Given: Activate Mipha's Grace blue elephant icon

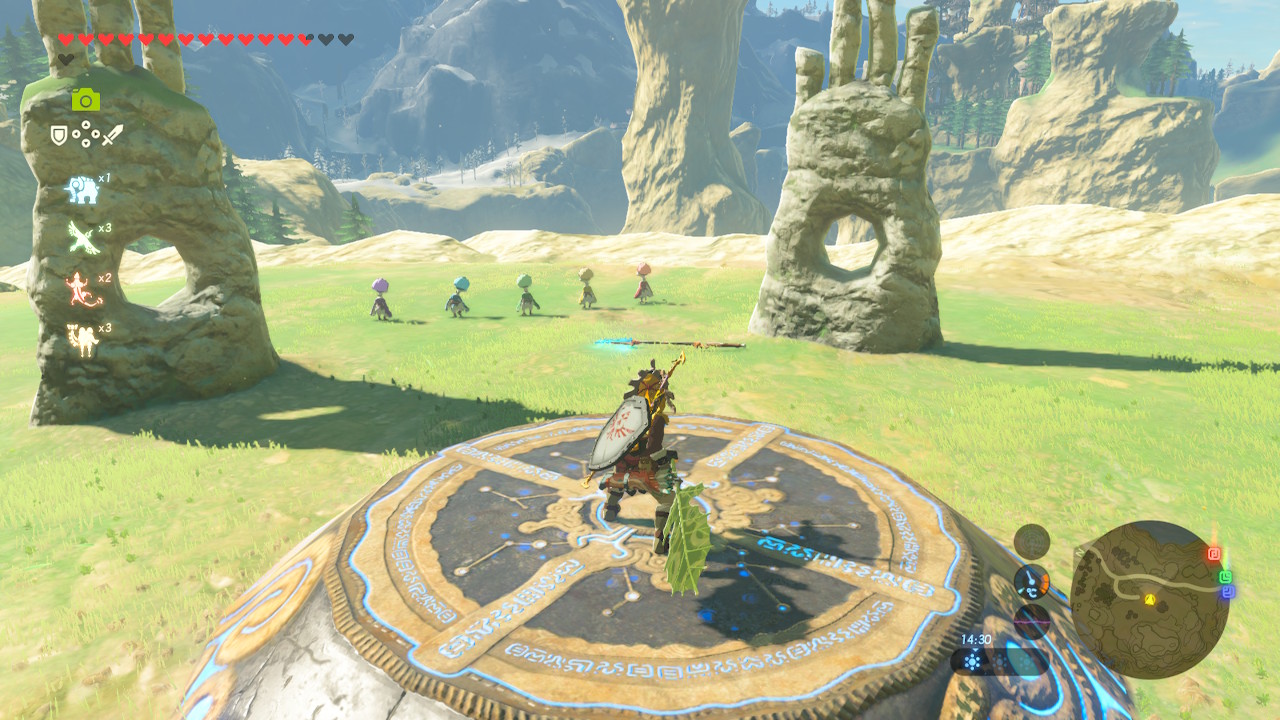Looking at the screenshot, I should coord(81,189).
